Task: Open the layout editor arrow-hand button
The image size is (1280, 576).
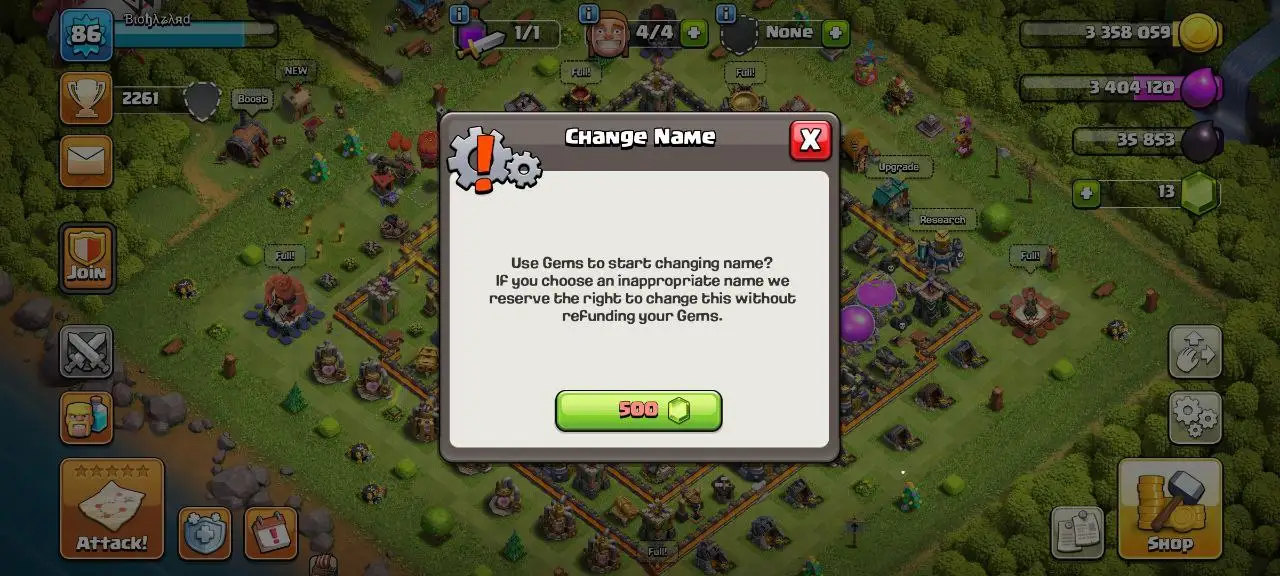Action: point(1195,351)
